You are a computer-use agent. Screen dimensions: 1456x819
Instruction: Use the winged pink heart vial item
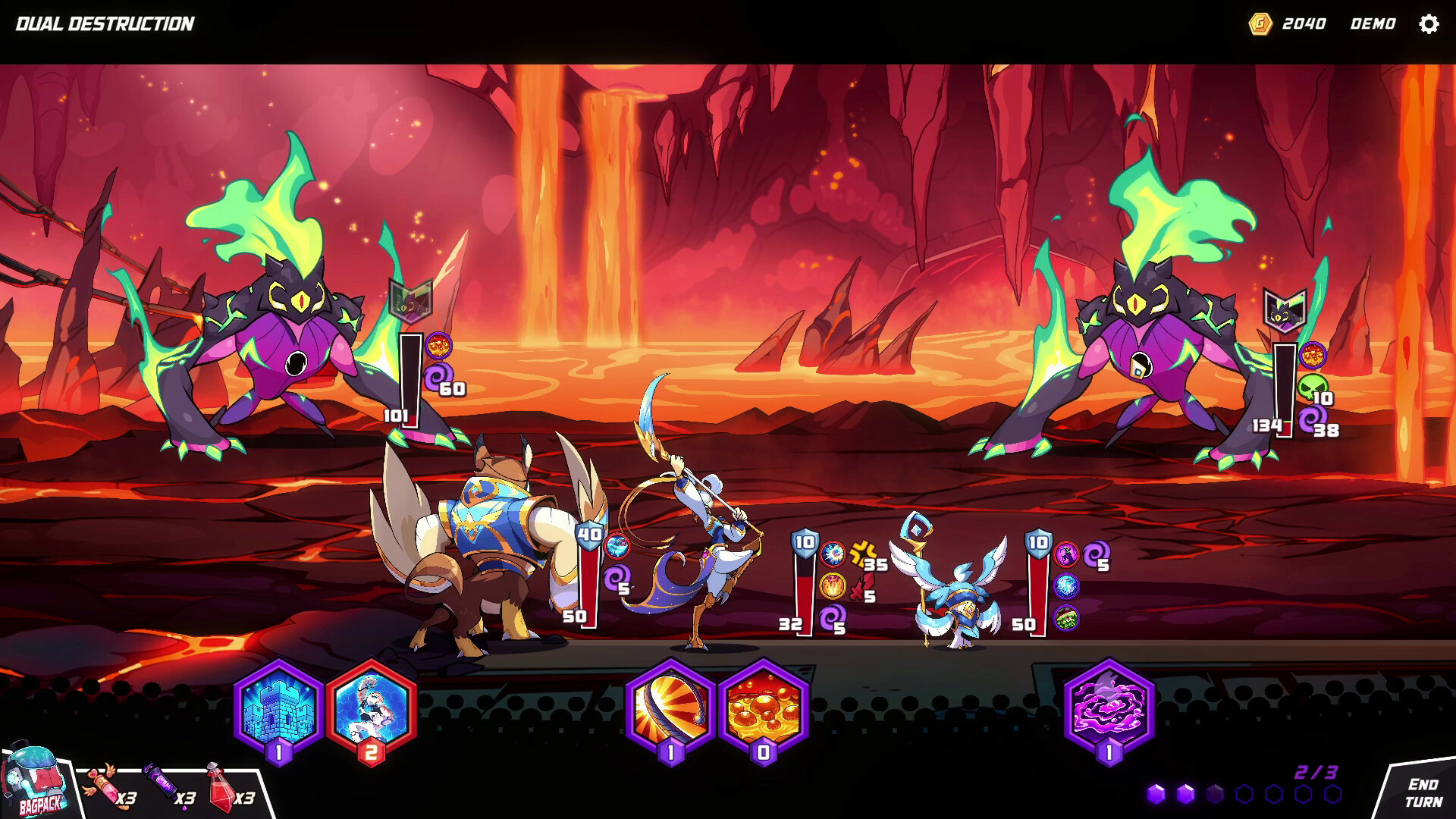coord(103,783)
